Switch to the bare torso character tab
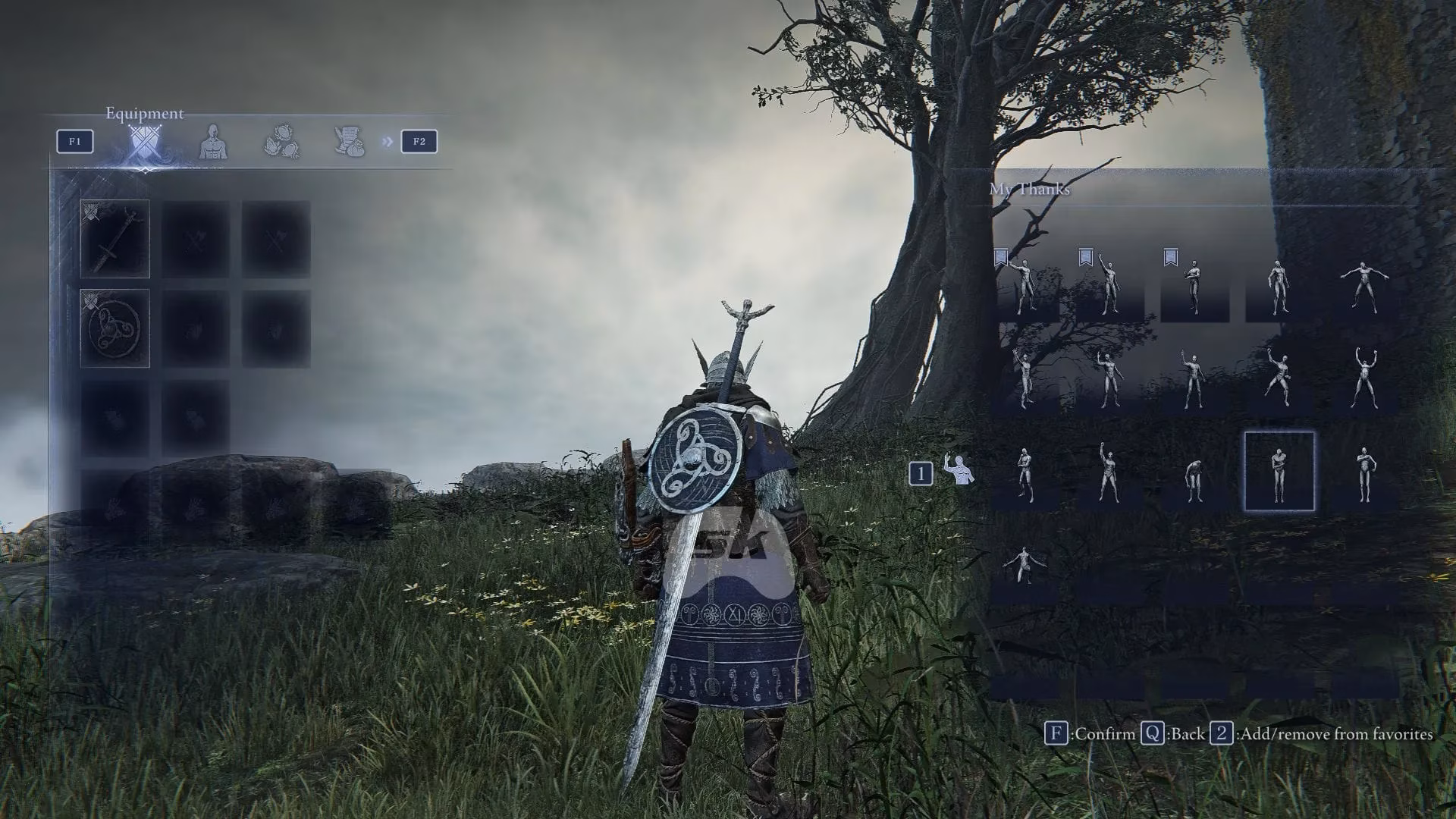Viewport: 1456px width, 819px height. coord(213,142)
